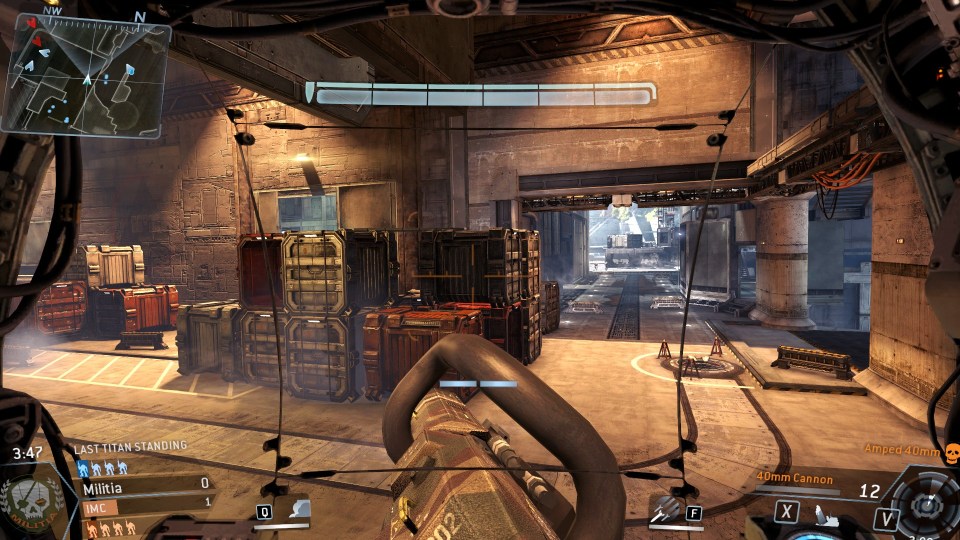Click the blue Militia titan roster icons
This screenshot has width=960, height=540.
coord(102,467)
